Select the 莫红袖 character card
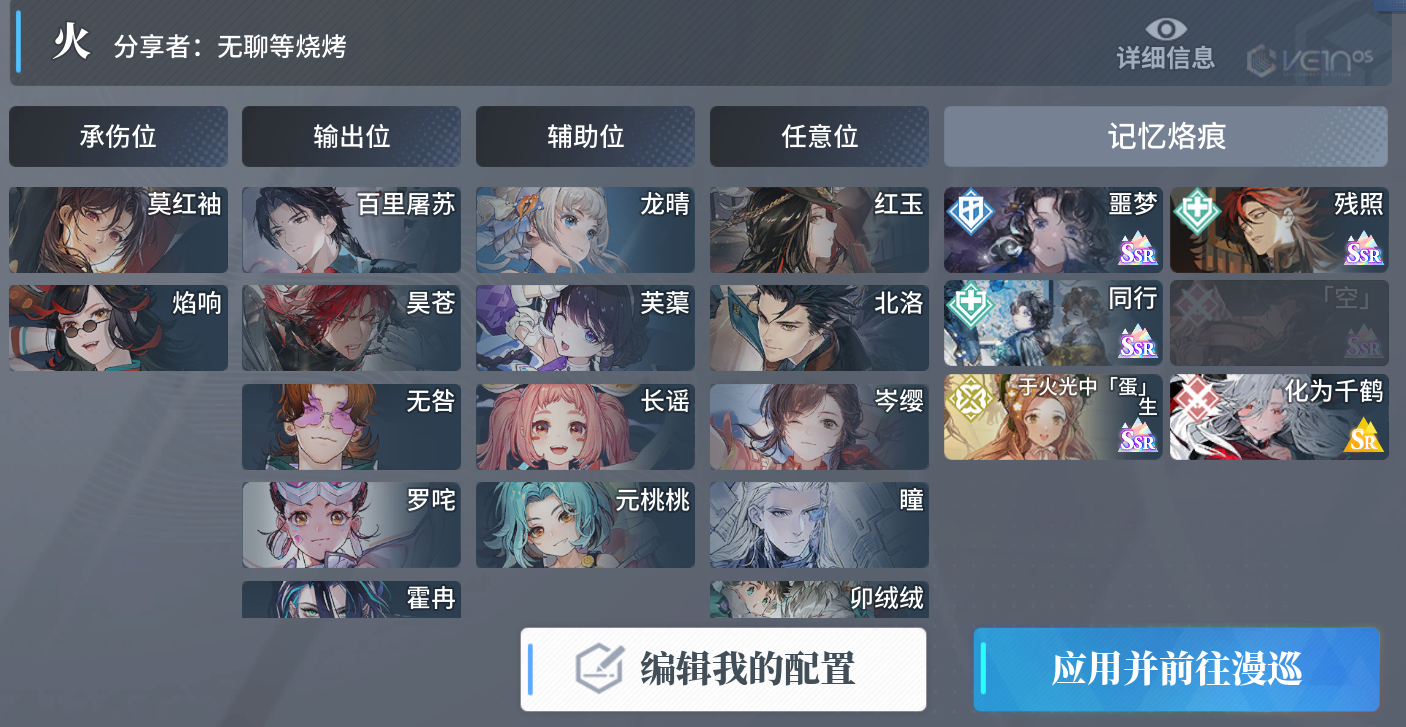 (x=118, y=230)
